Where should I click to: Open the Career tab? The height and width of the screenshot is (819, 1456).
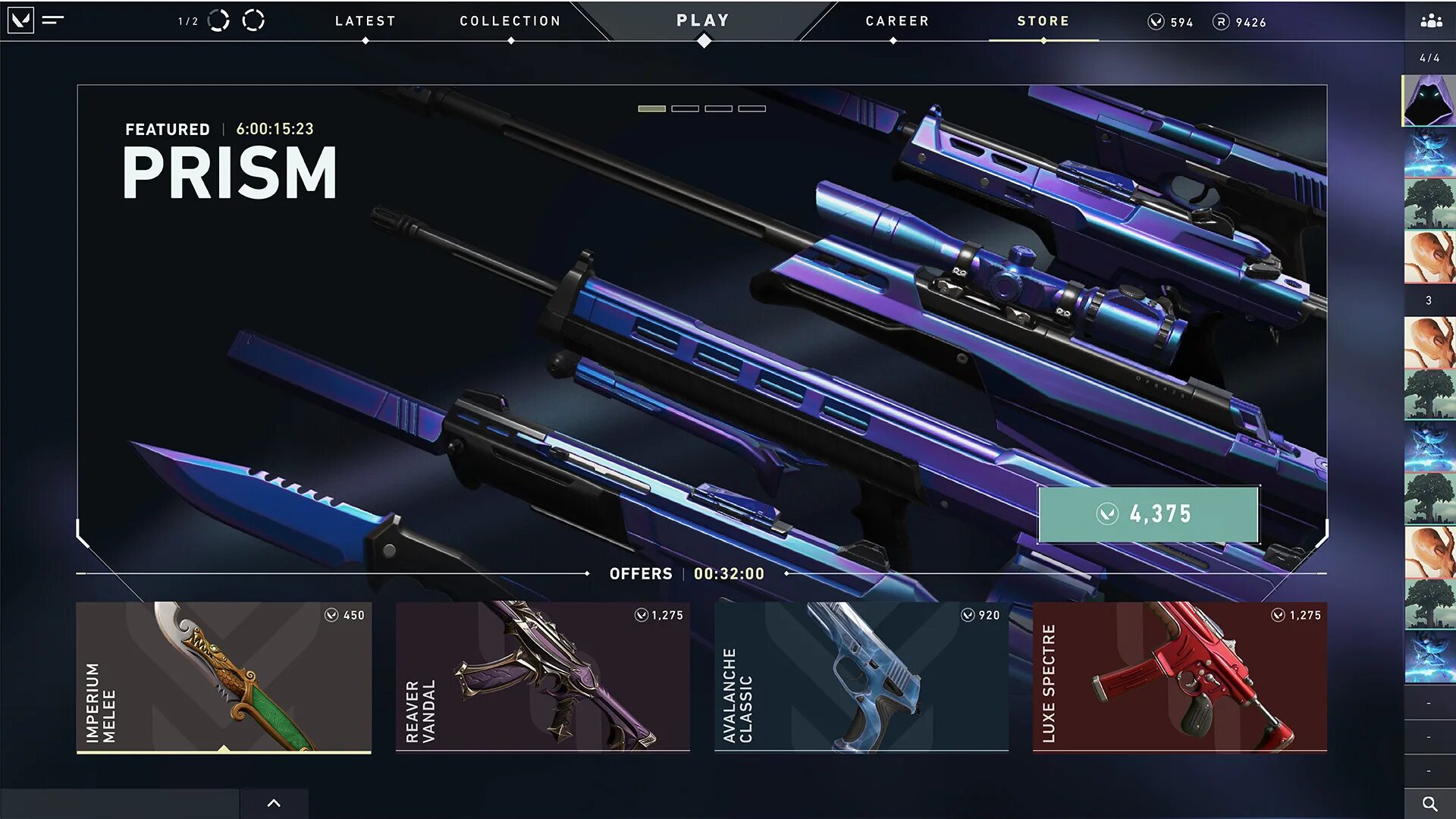point(897,21)
